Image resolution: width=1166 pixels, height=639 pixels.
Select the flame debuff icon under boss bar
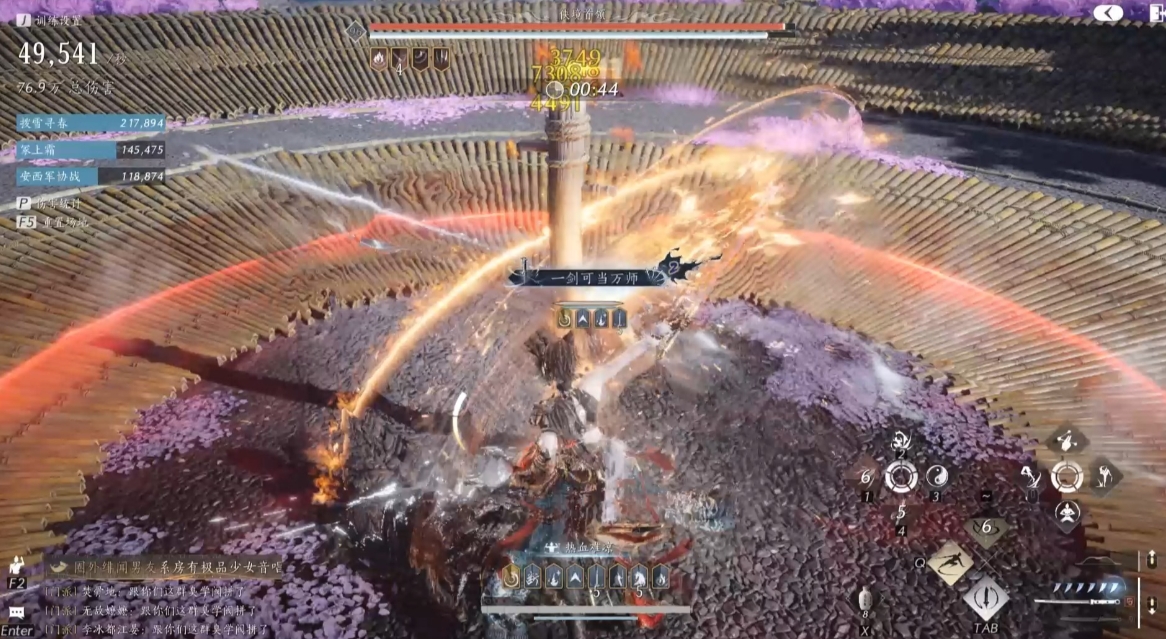(x=379, y=58)
